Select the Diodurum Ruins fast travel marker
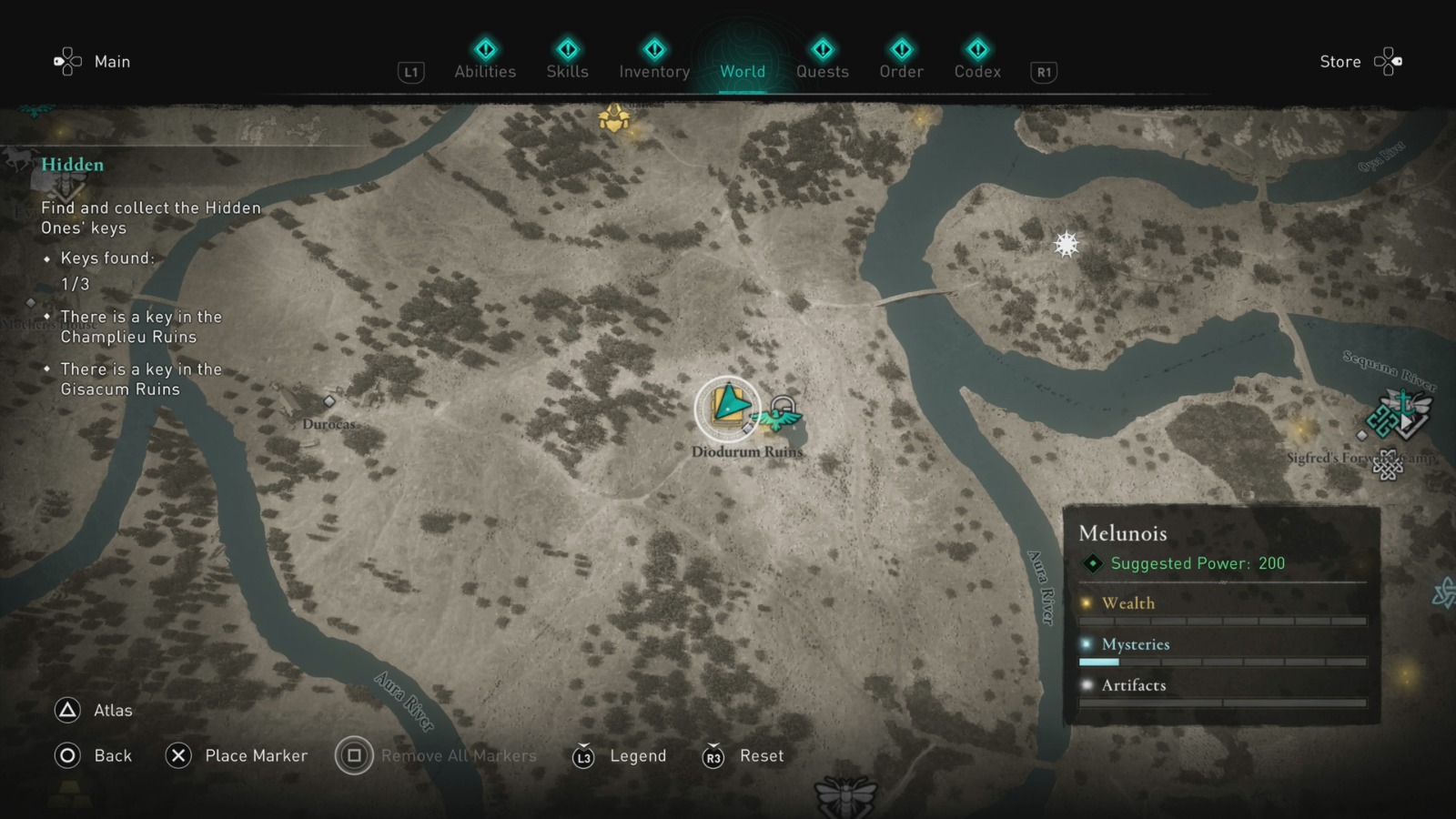Viewport: 1456px width, 819px height. (x=728, y=408)
